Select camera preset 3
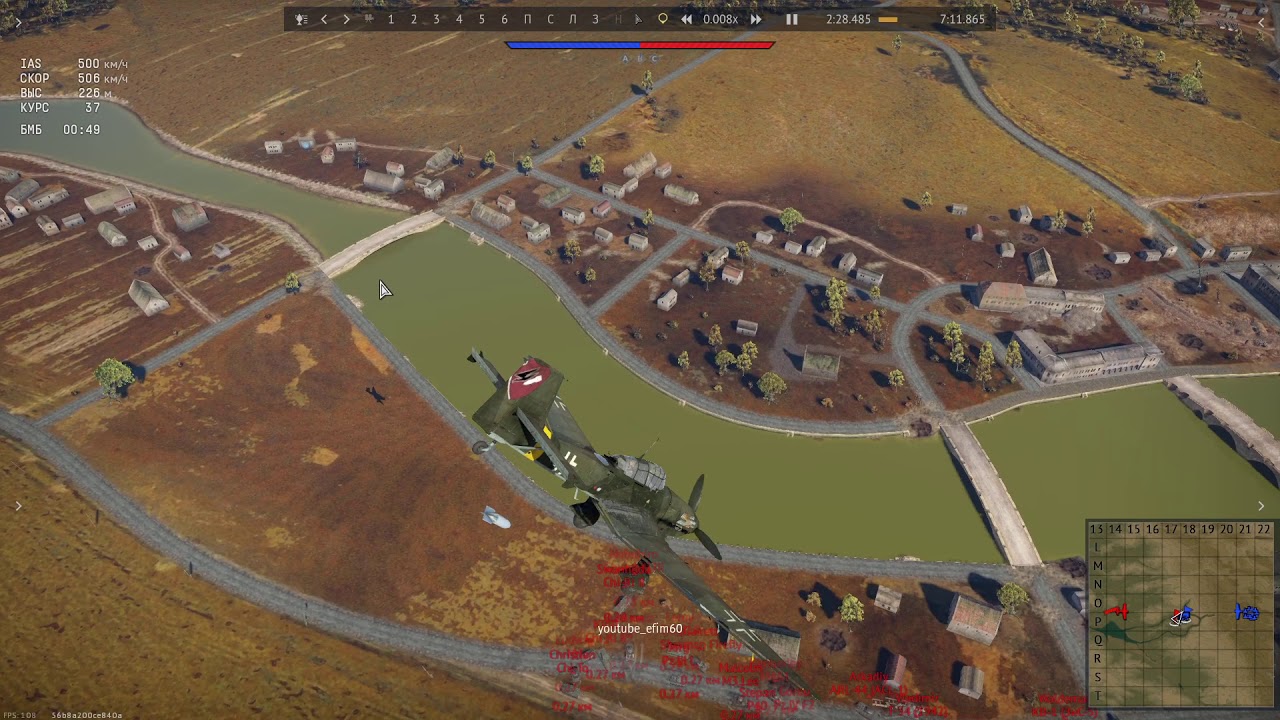The image size is (1280, 720). [x=436, y=19]
